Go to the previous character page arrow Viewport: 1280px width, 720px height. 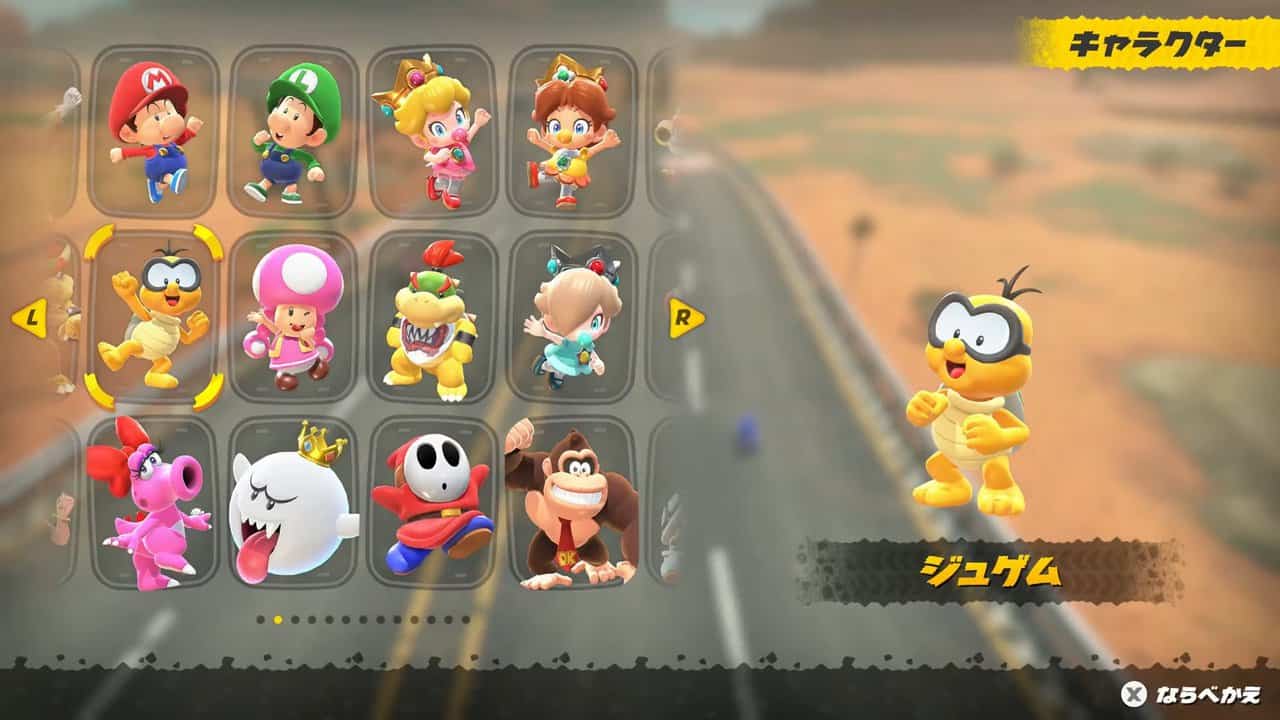[x=29, y=319]
